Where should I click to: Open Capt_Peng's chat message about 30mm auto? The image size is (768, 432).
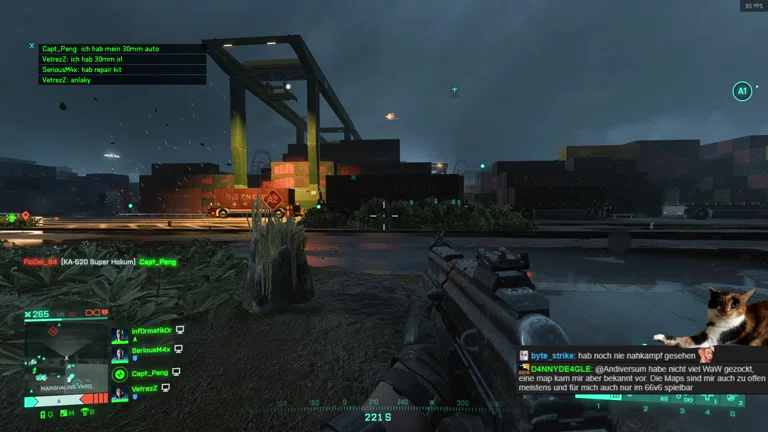tap(101, 48)
